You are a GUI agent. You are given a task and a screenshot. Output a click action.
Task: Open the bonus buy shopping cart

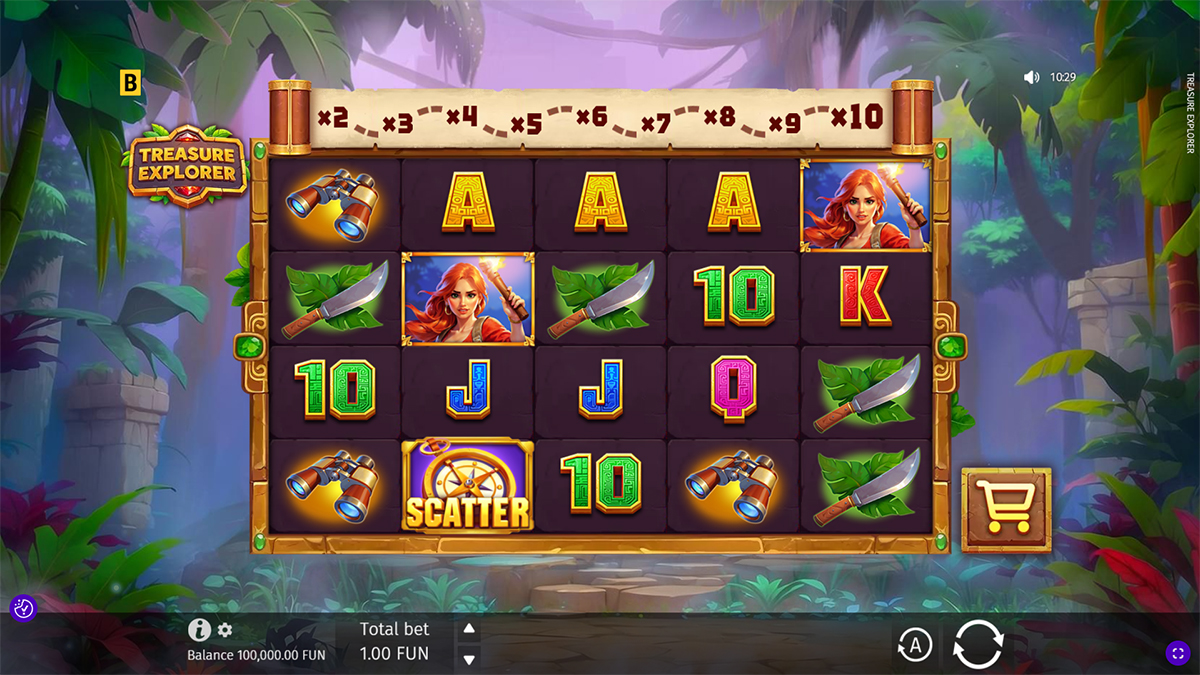coord(1006,510)
